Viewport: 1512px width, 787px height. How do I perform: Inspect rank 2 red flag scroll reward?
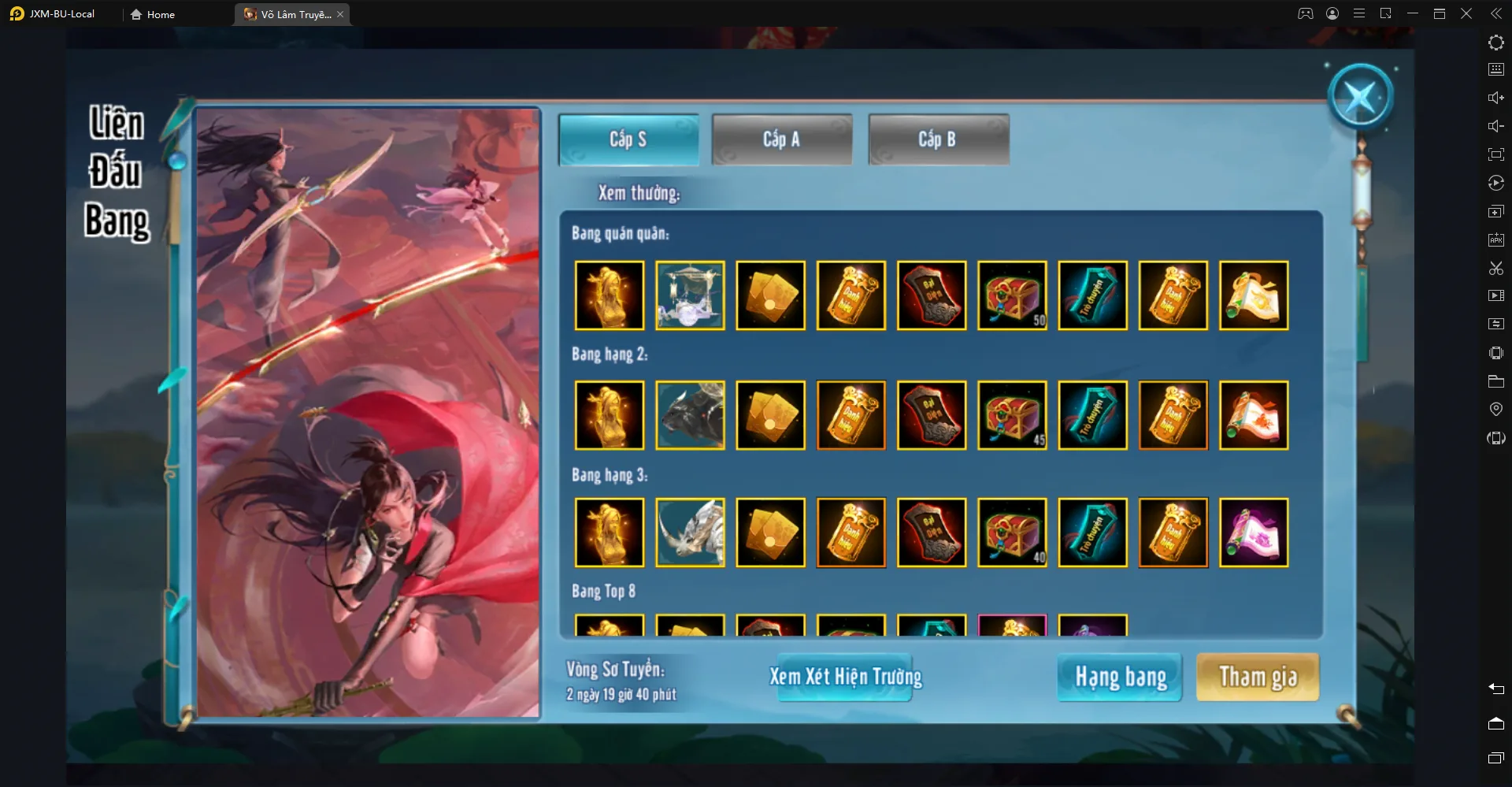1254,415
